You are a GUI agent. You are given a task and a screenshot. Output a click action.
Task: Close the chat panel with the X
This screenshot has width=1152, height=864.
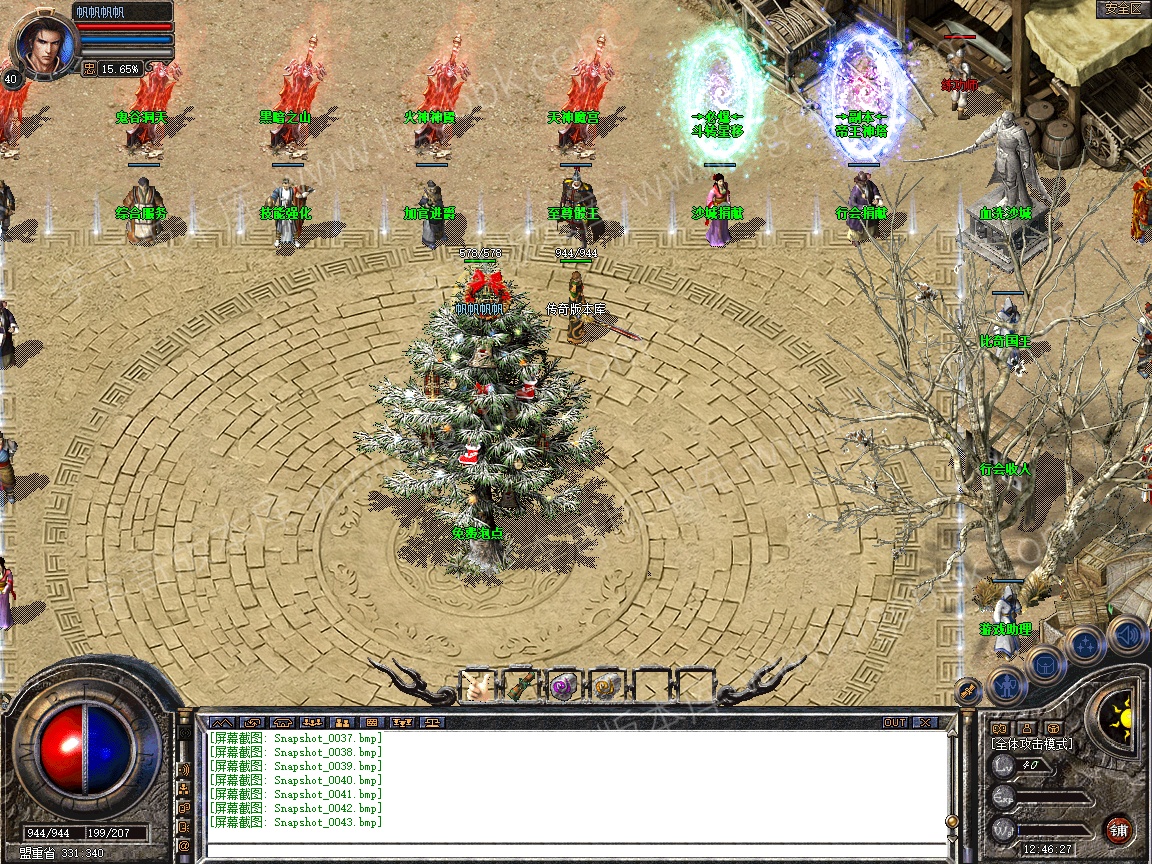(925, 722)
